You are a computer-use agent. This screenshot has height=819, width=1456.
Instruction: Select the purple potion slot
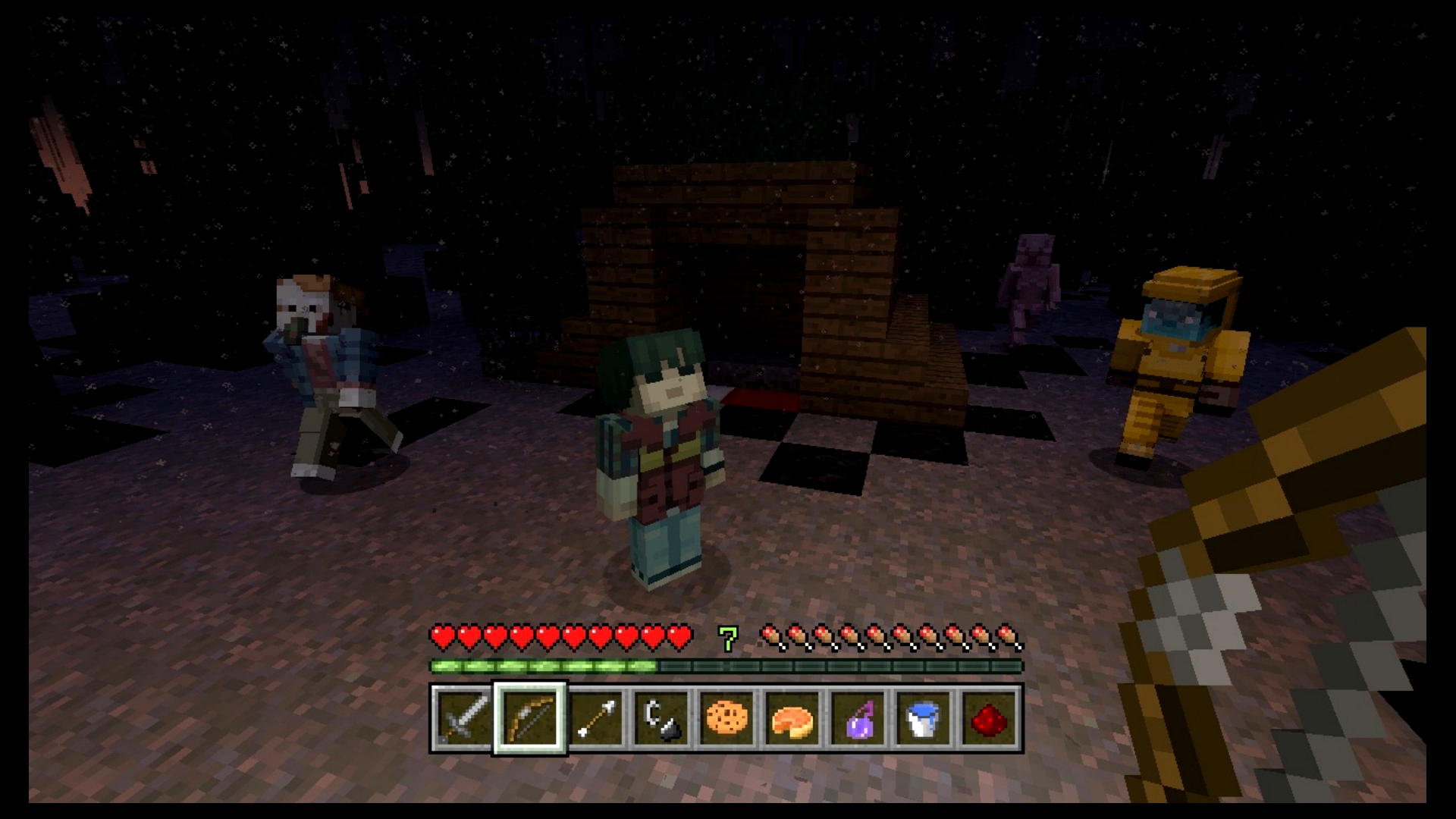click(x=858, y=717)
